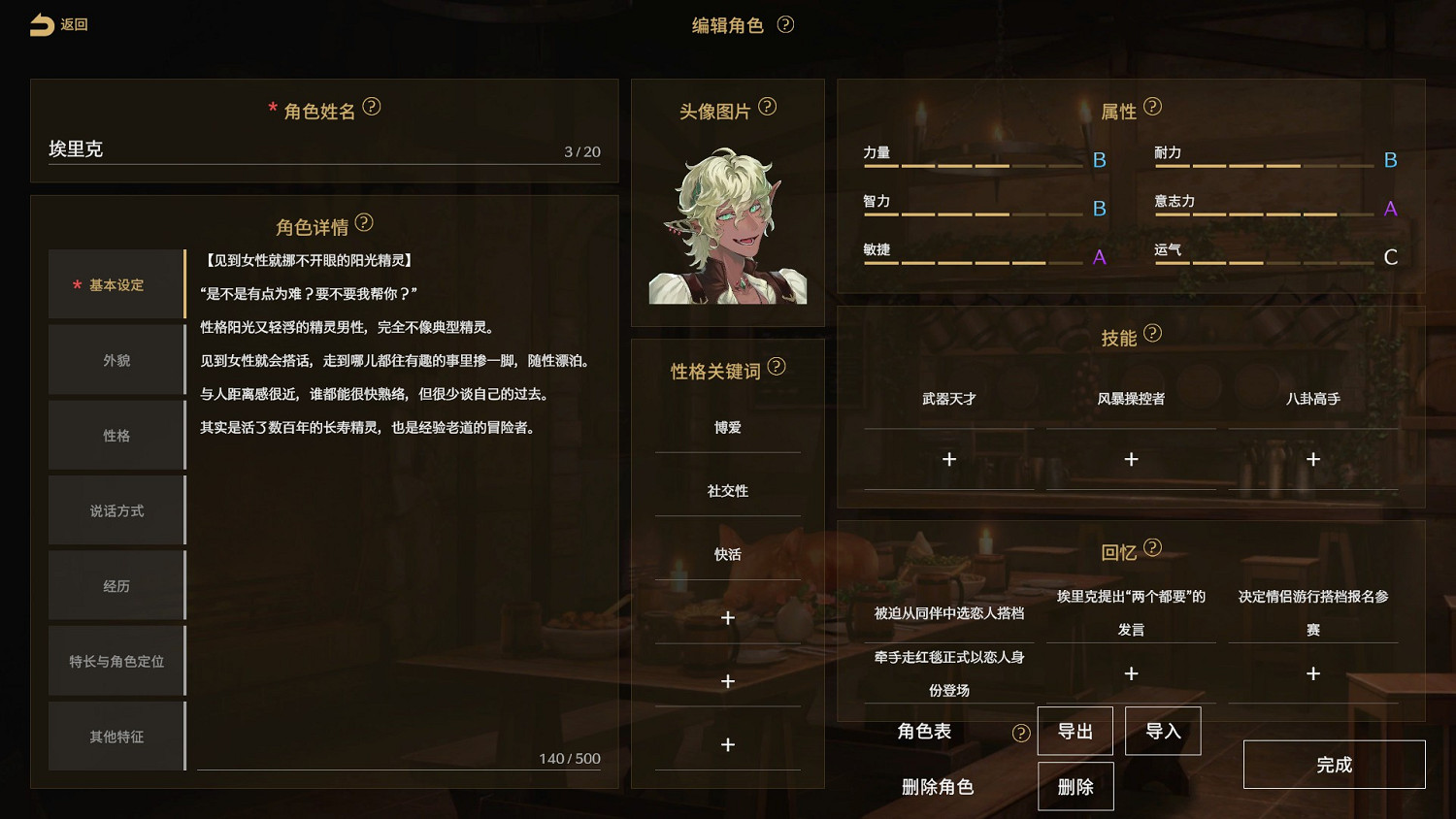Image resolution: width=1456 pixels, height=819 pixels.
Task: Click the back (返回) arrow icon
Action: coord(40,24)
